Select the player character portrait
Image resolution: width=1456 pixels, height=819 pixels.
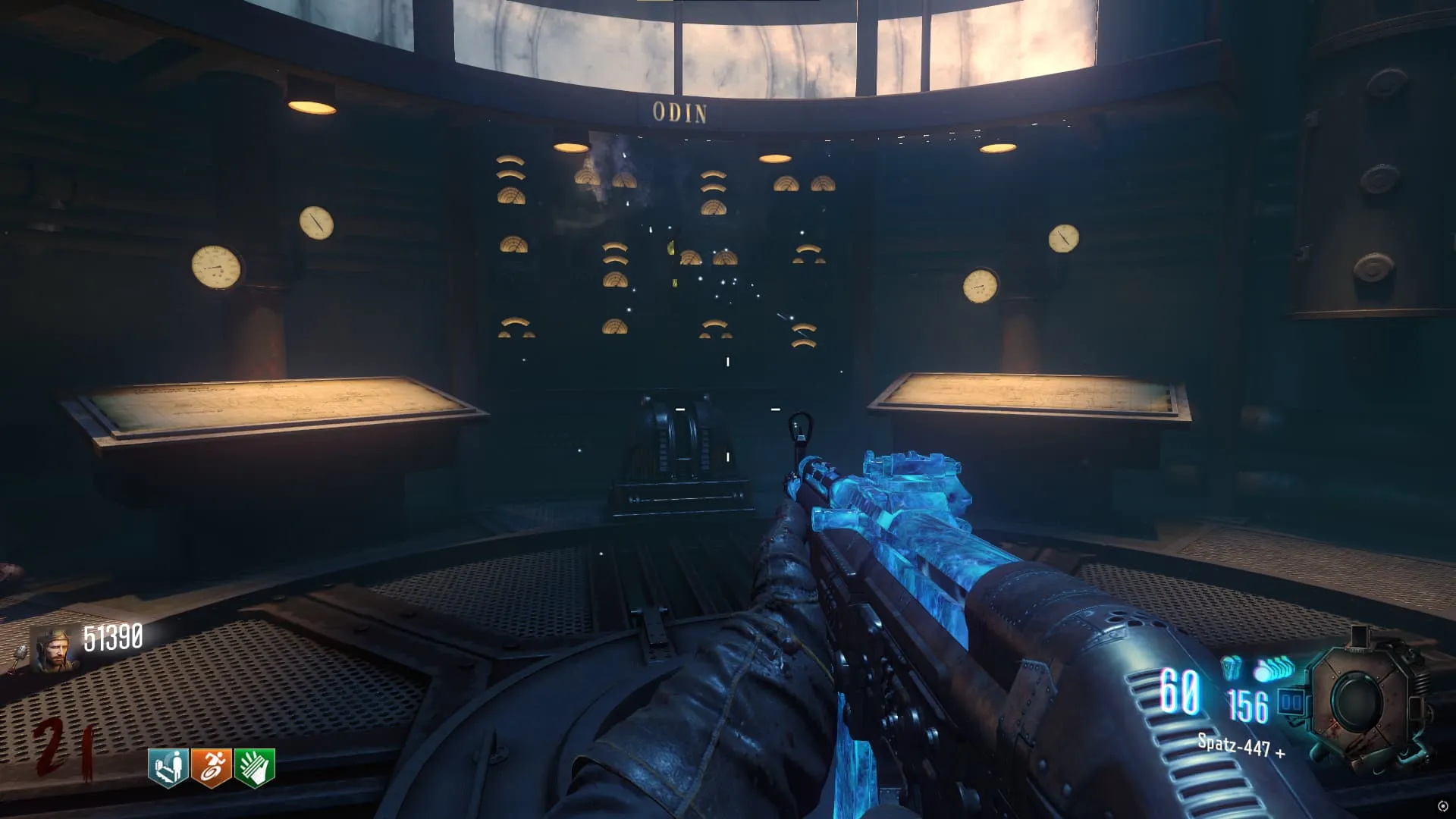click(55, 651)
